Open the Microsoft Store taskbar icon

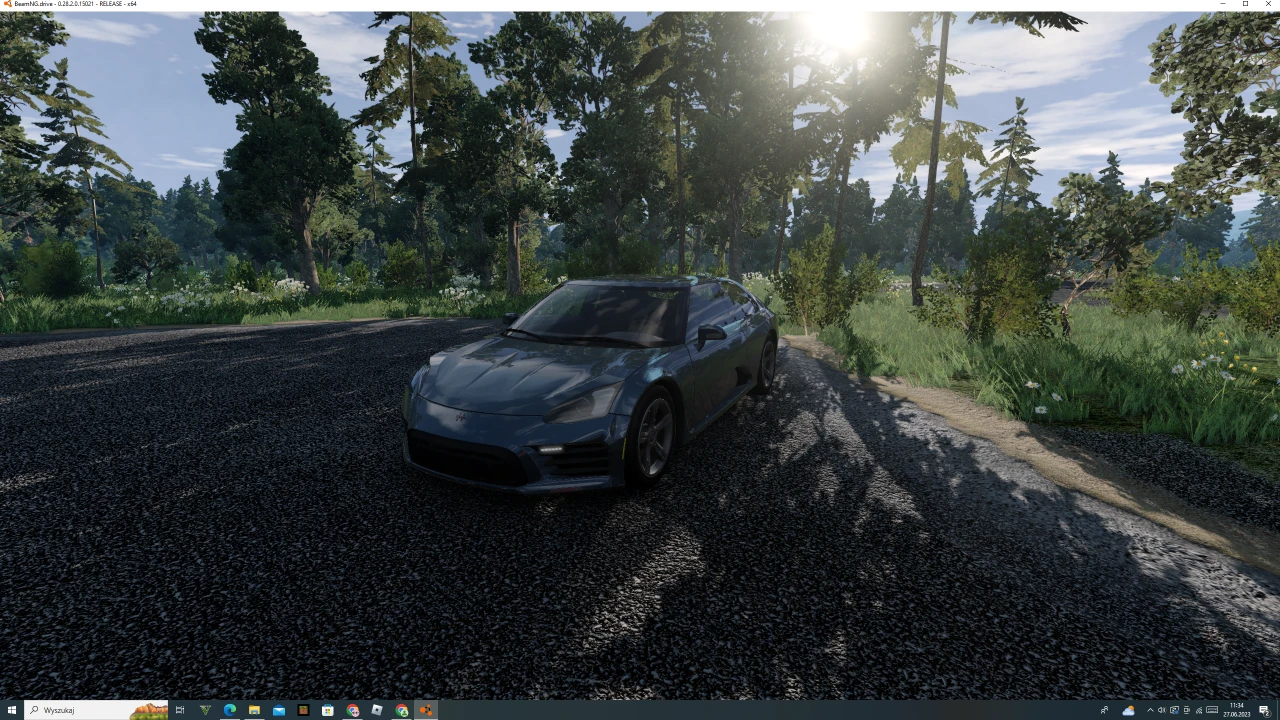click(x=327, y=710)
